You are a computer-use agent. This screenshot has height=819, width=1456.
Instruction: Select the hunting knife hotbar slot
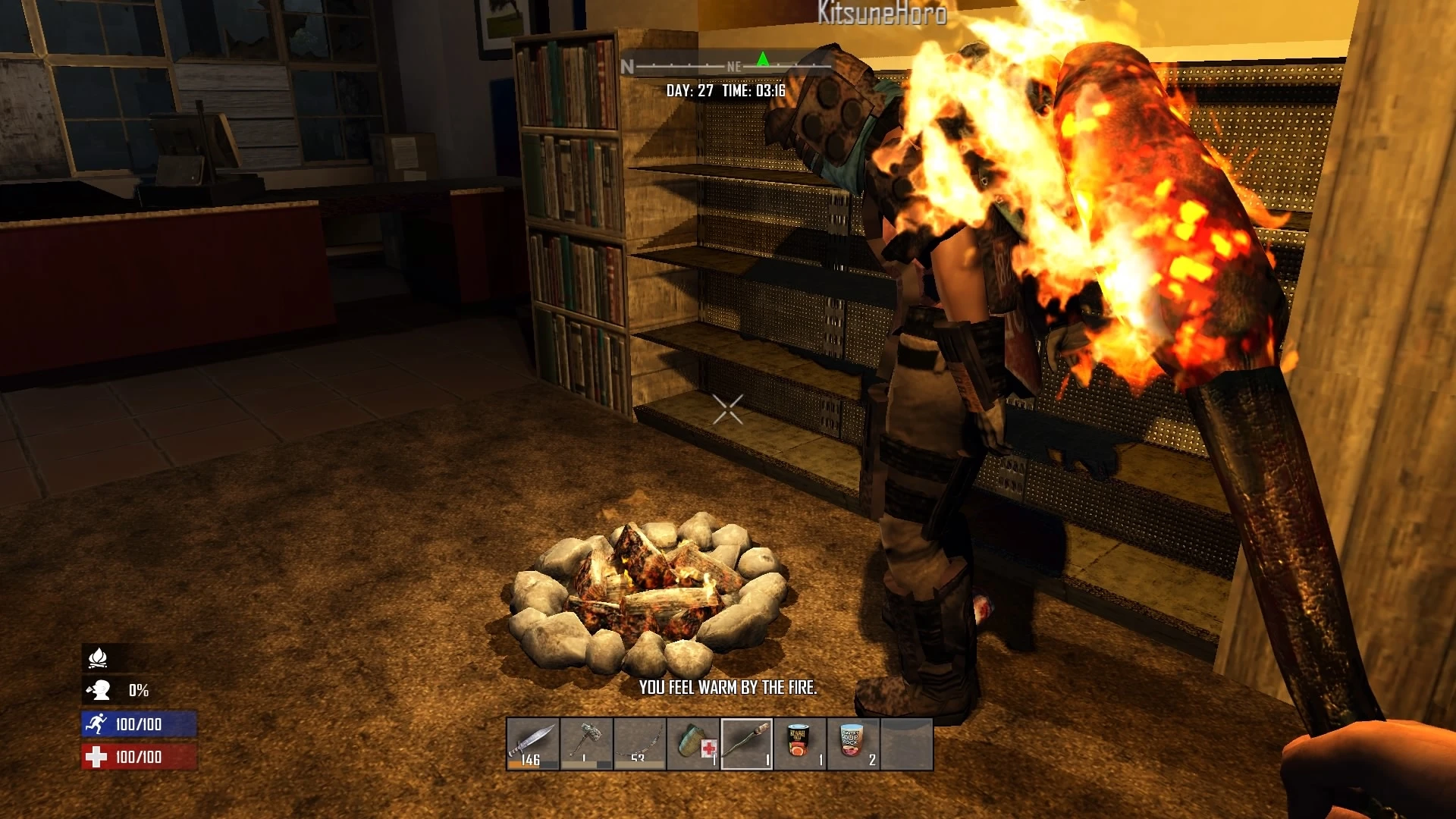pyautogui.click(x=534, y=744)
